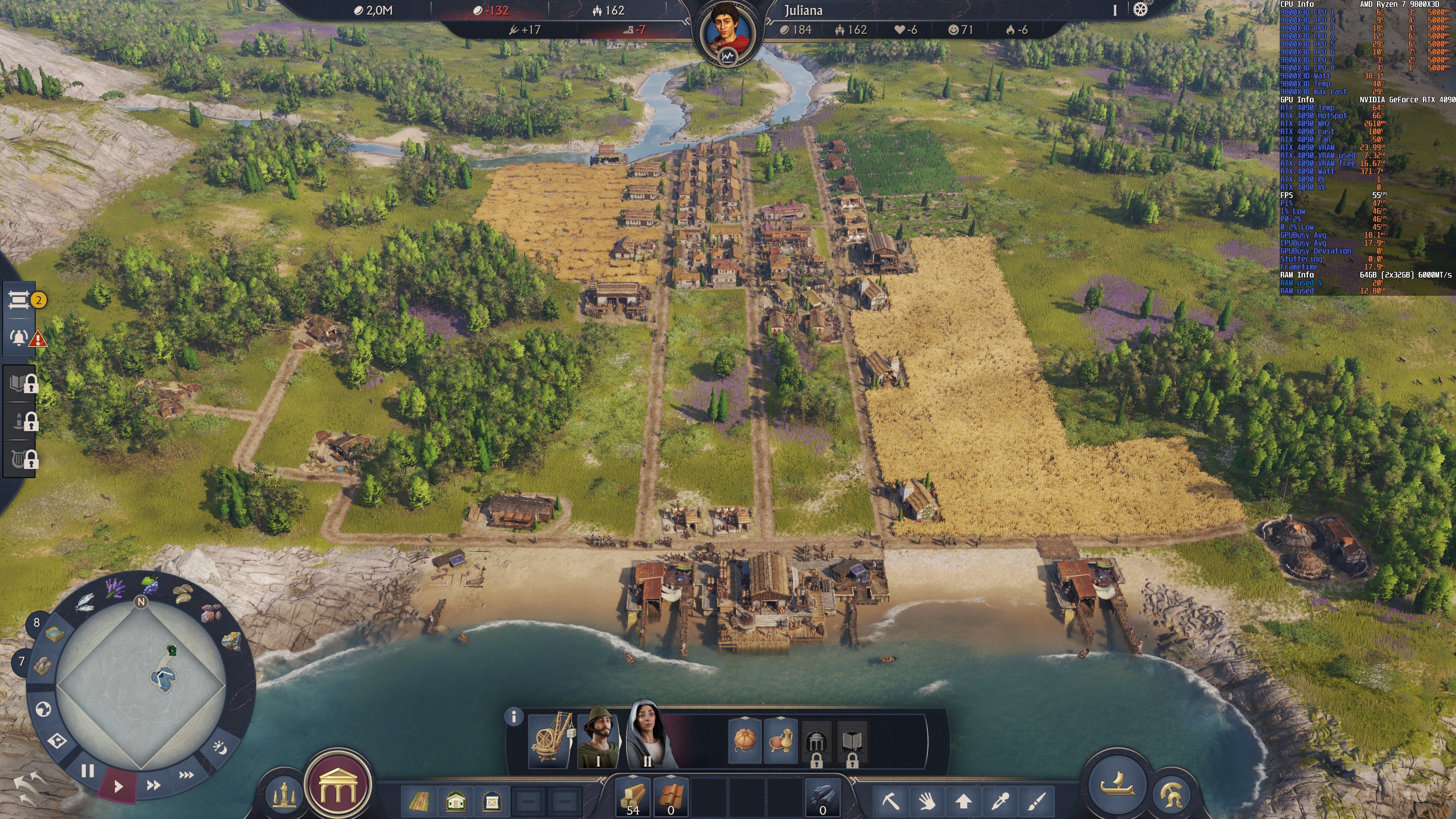Screen dimensions: 1456x819
Task: Expand the locked book panel on left sidebar
Action: tap(19, 383)
